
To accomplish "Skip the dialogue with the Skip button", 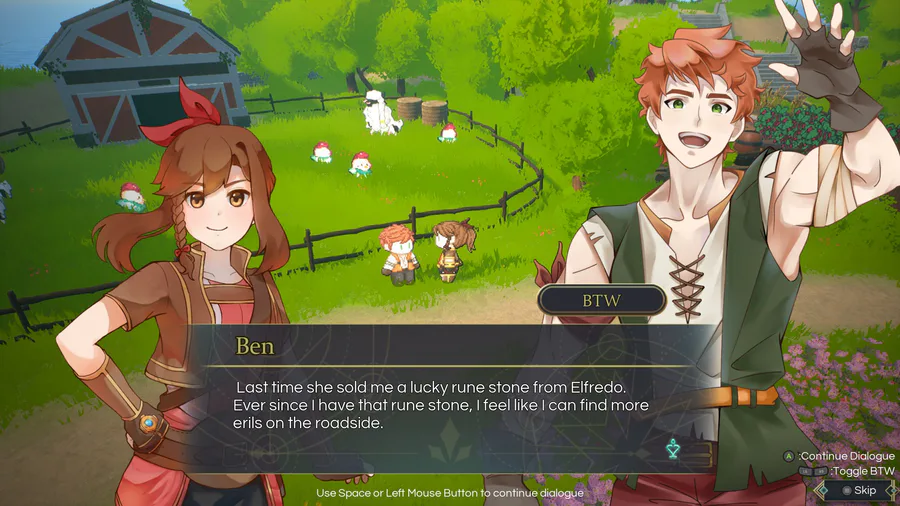I will click(x=858, y=490).
